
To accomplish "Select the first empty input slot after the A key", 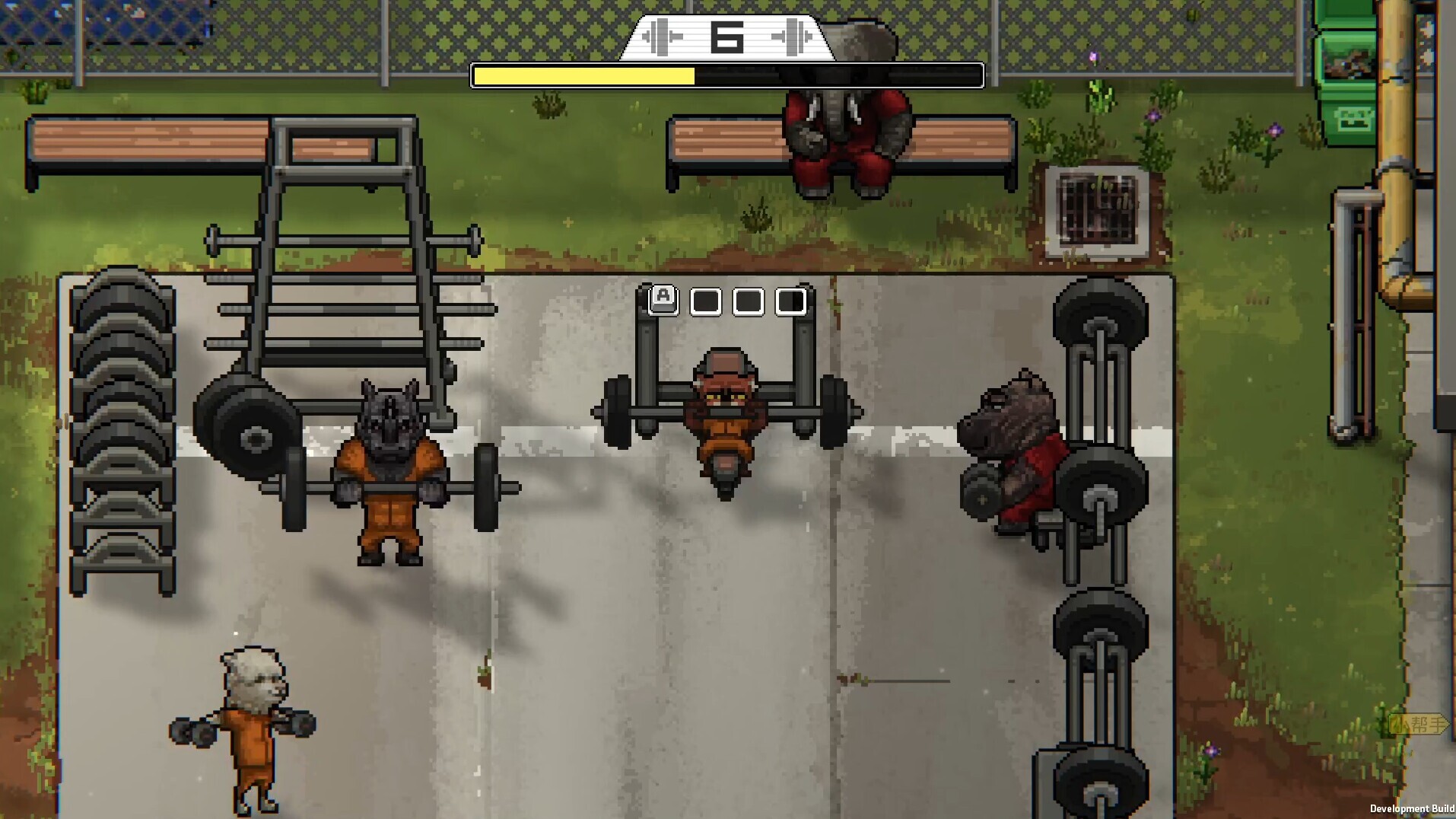I will 707,301.
